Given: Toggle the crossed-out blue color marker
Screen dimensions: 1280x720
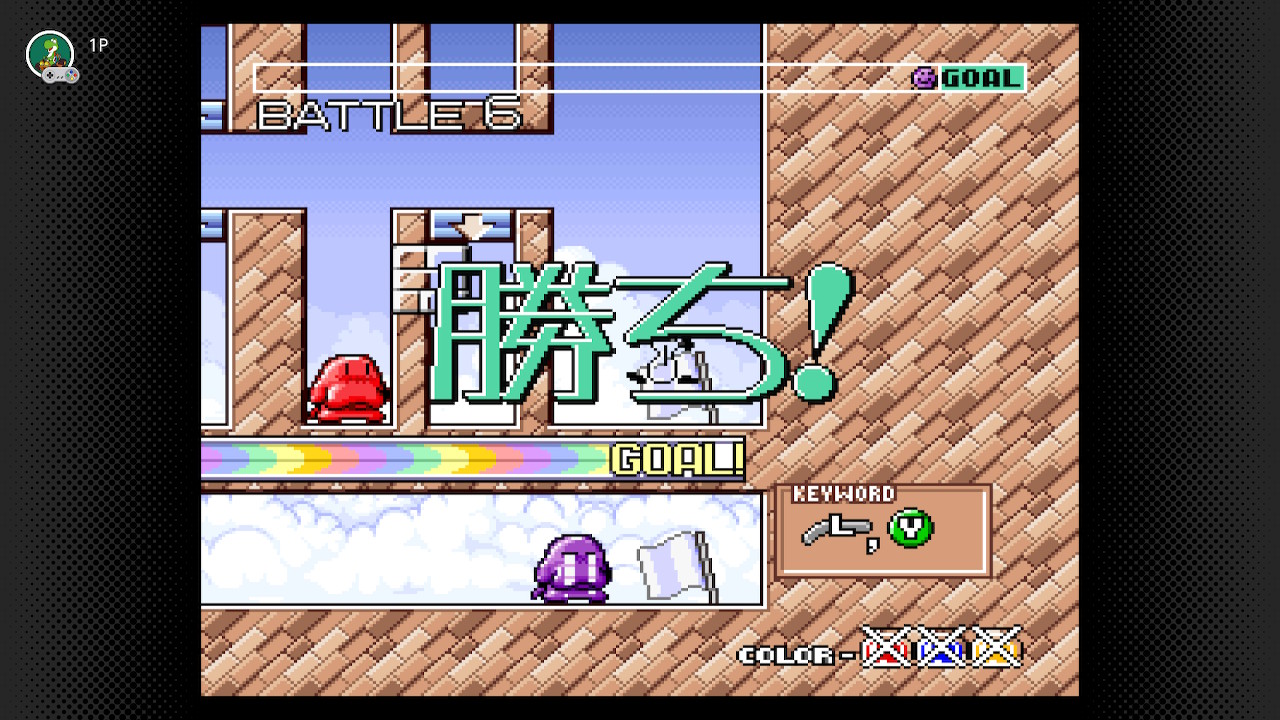Looking at the screenshot, I should [941, 651].
